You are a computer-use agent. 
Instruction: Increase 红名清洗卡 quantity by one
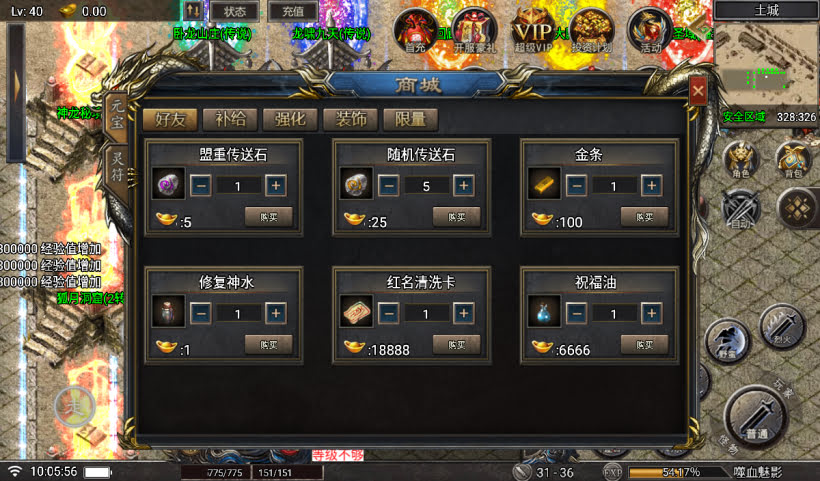[x=463, y=313]
